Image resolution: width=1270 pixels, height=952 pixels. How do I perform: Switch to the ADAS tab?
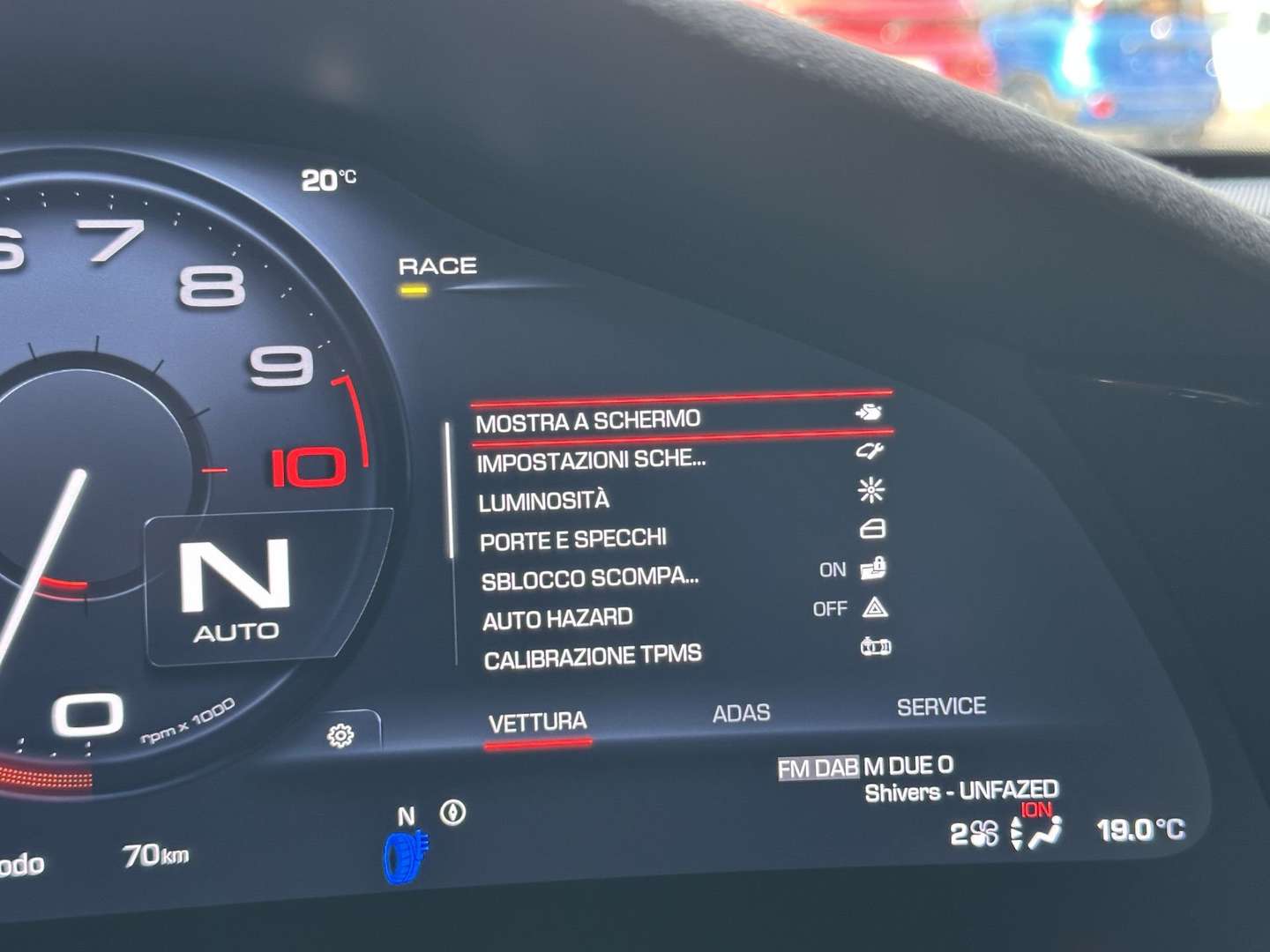click(742, 711)
